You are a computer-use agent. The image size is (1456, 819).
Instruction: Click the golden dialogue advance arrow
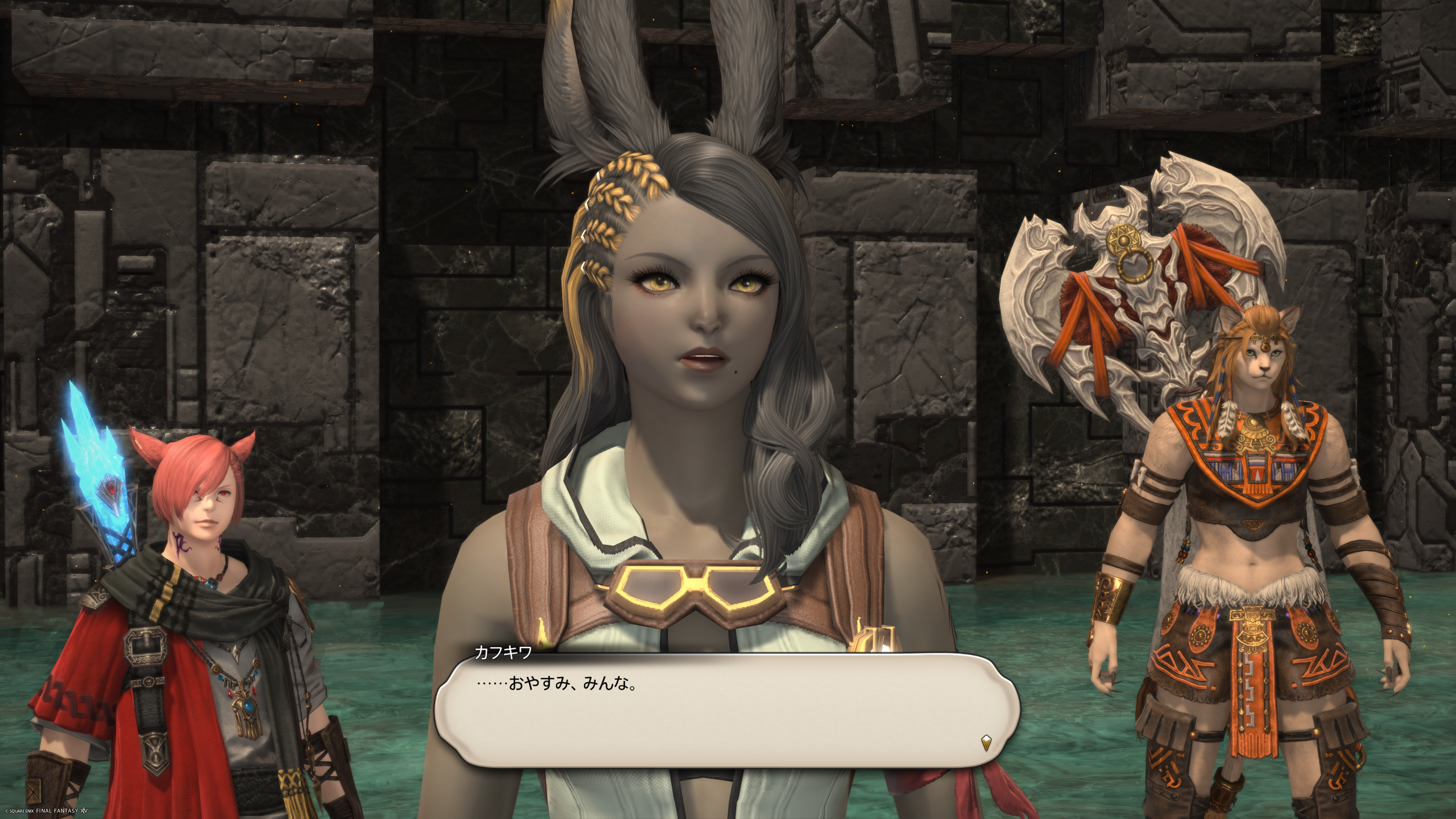pyautogui.click(x=986, y=742)
